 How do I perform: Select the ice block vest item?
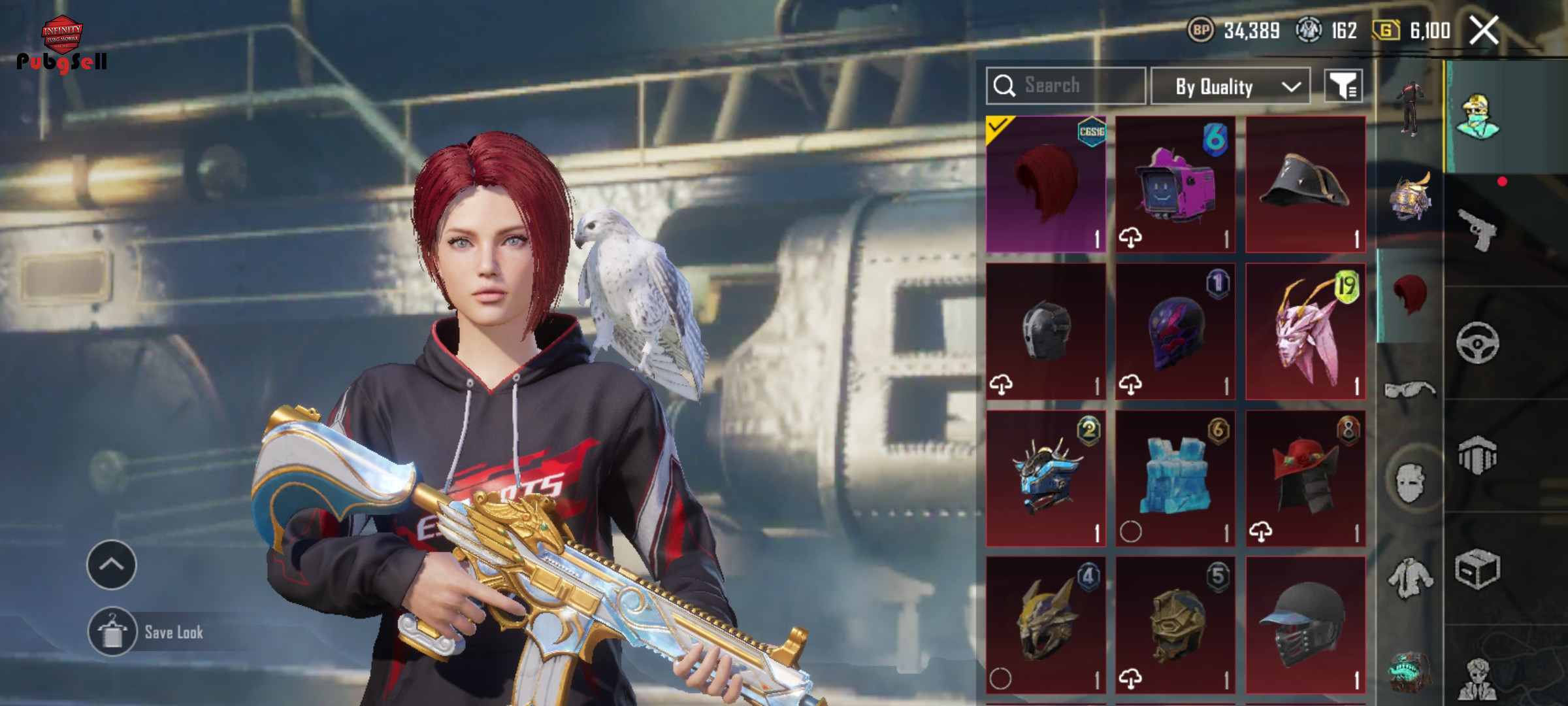tap(1175, 479)
